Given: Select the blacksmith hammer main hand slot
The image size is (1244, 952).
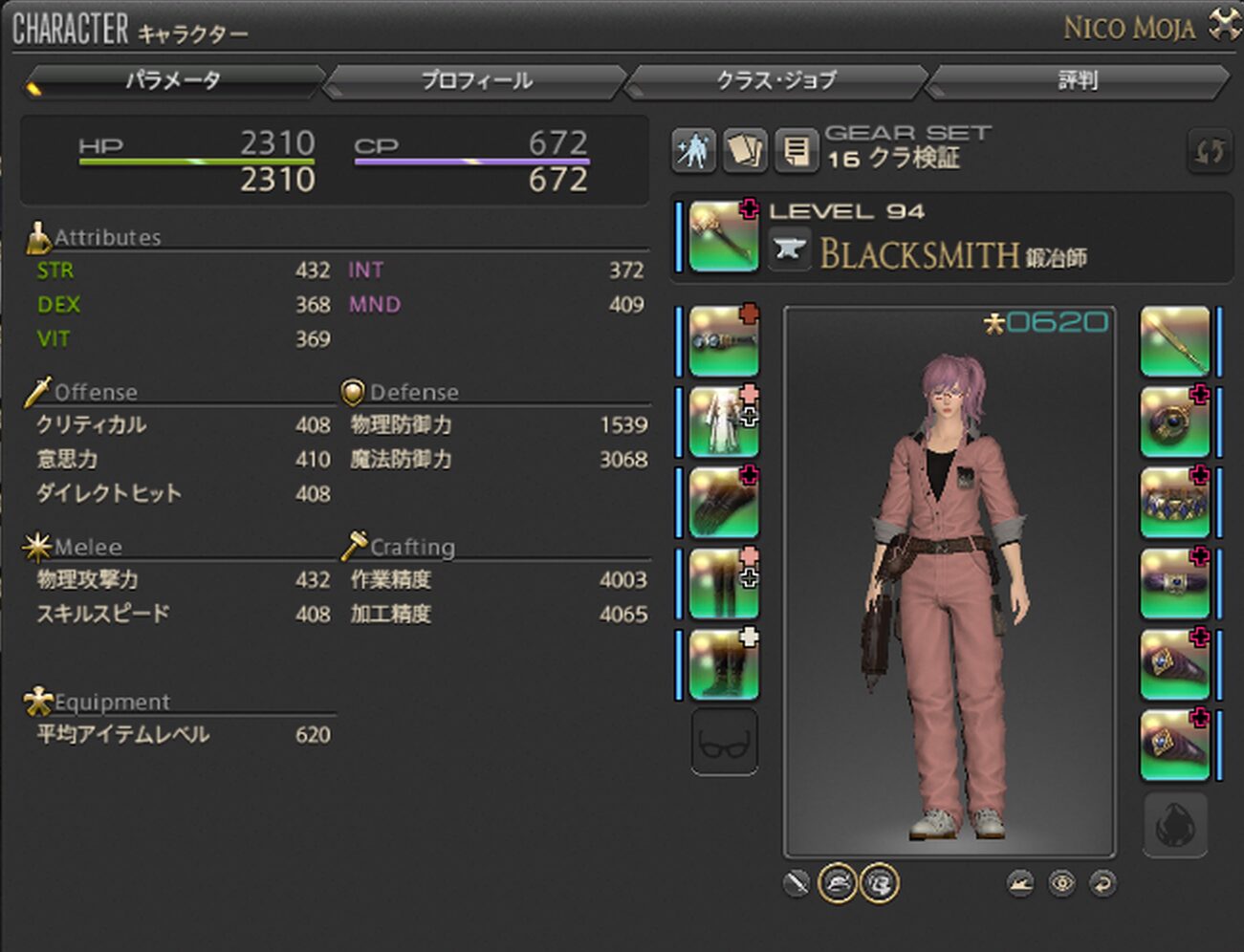Looking at the screenshot, I should point(723,236).
